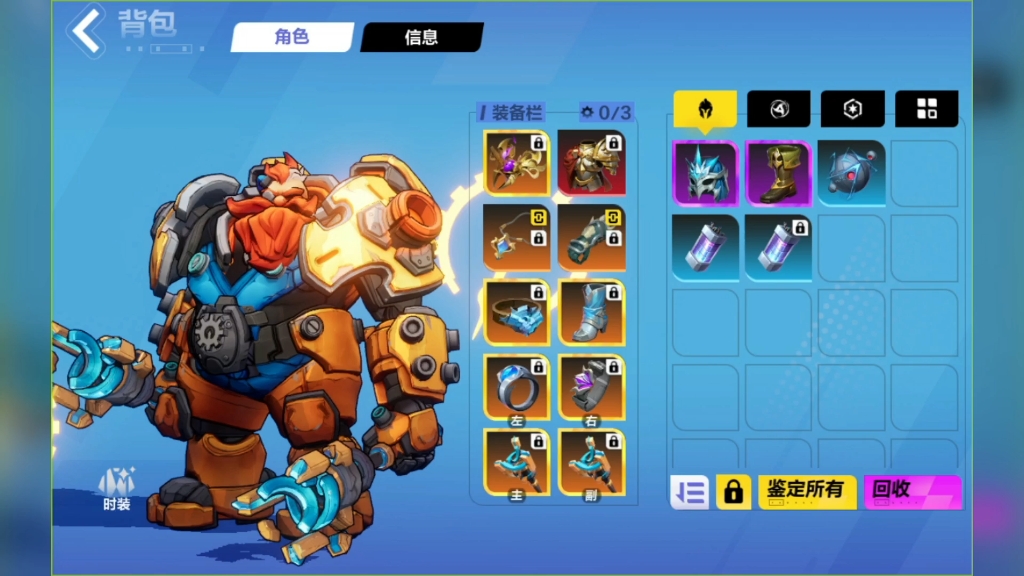Open the 时装 costume menu

click(116, 489)
